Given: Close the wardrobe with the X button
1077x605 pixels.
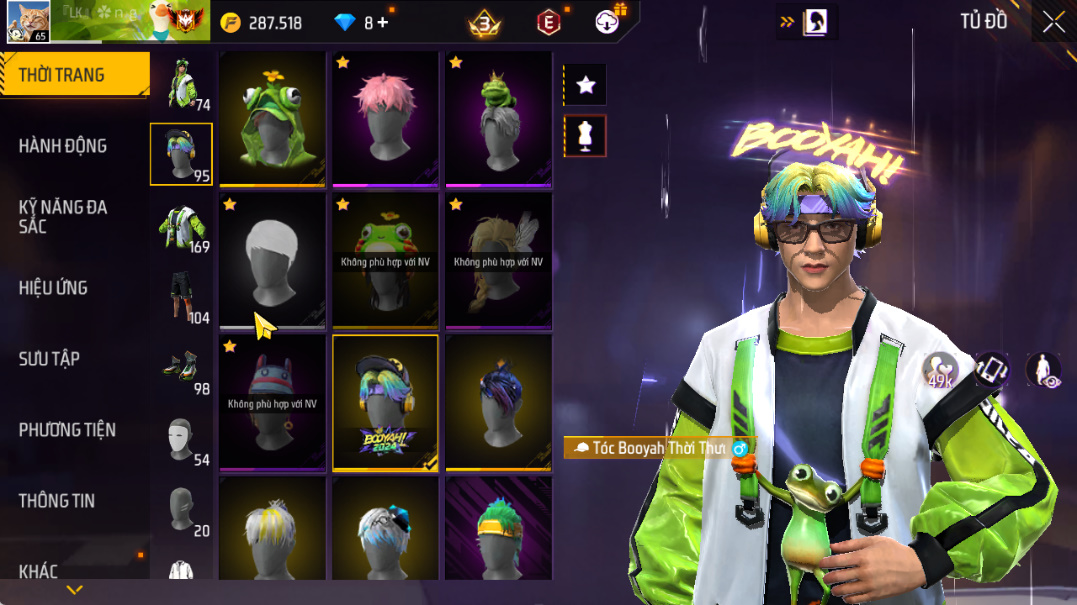Looking at the screenshot, I should pos(1053,22).
